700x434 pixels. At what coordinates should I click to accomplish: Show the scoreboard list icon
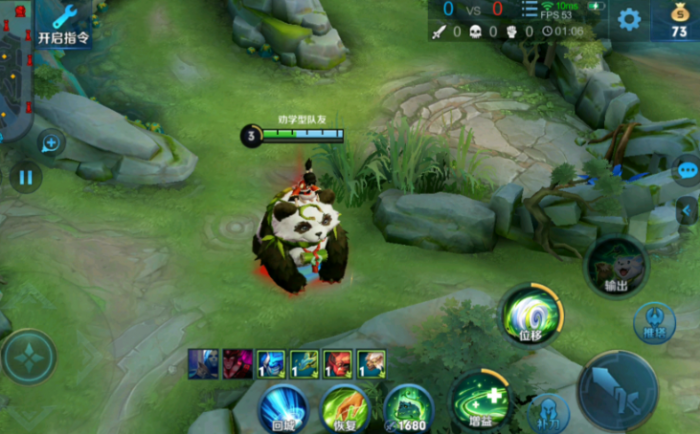[x=529, y=9]
